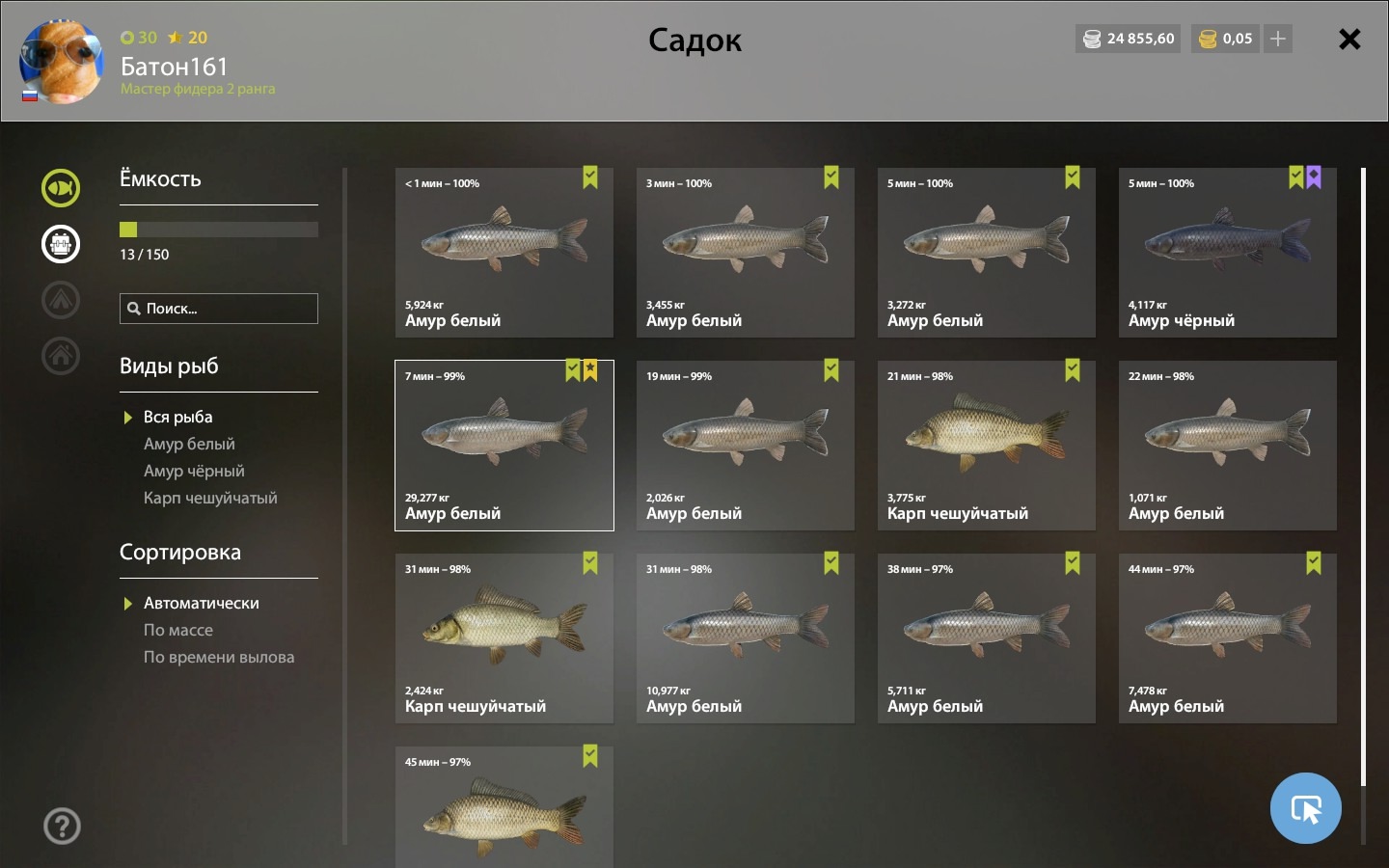Choose the 3,775 кг Карп чешуйчатый card
1389x868 pixels.
(x=986, y=446)
